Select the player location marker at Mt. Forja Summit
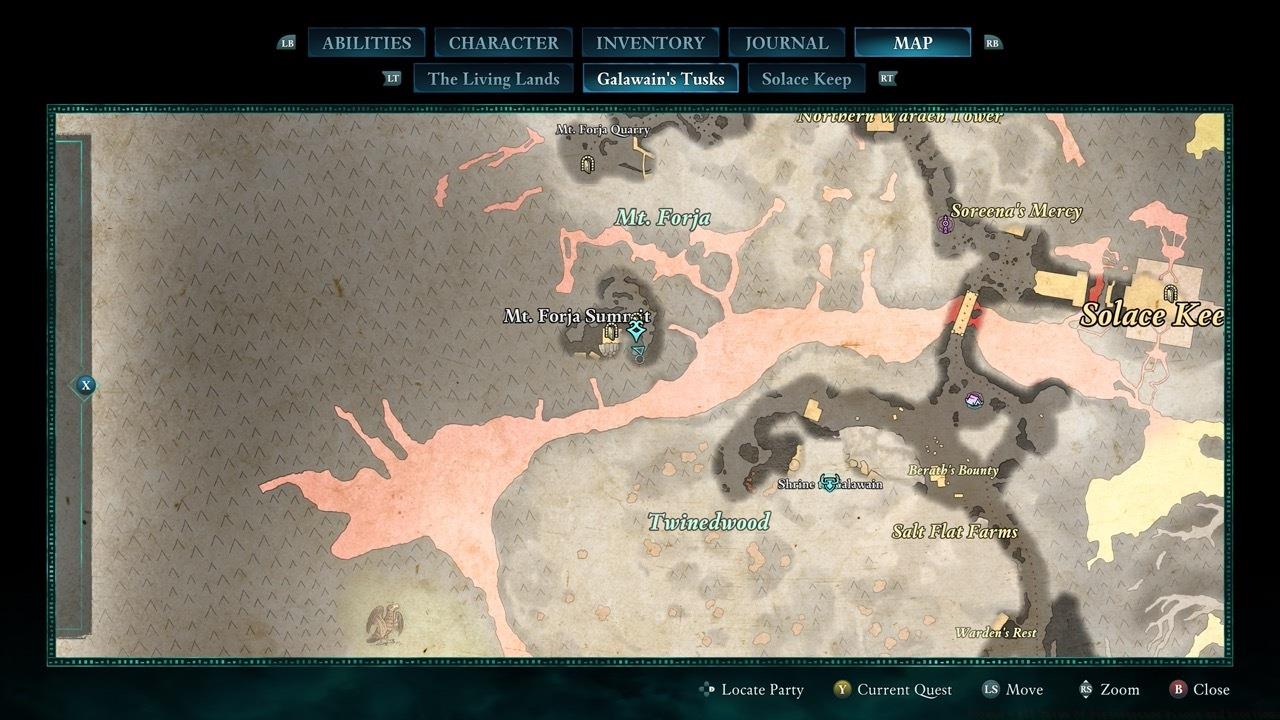The height and width of the screenshot is (720, 1280). click(x=637, y=327)
